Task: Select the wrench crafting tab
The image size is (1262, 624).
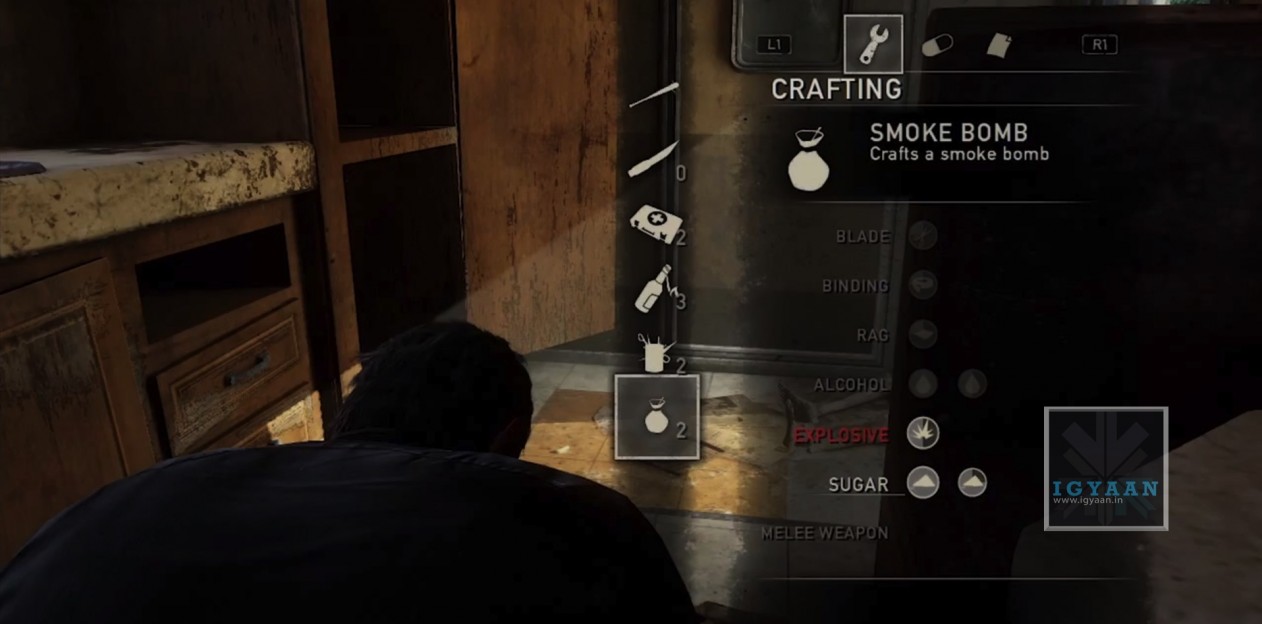Action: pyautogui.click(x=873, y=45)
